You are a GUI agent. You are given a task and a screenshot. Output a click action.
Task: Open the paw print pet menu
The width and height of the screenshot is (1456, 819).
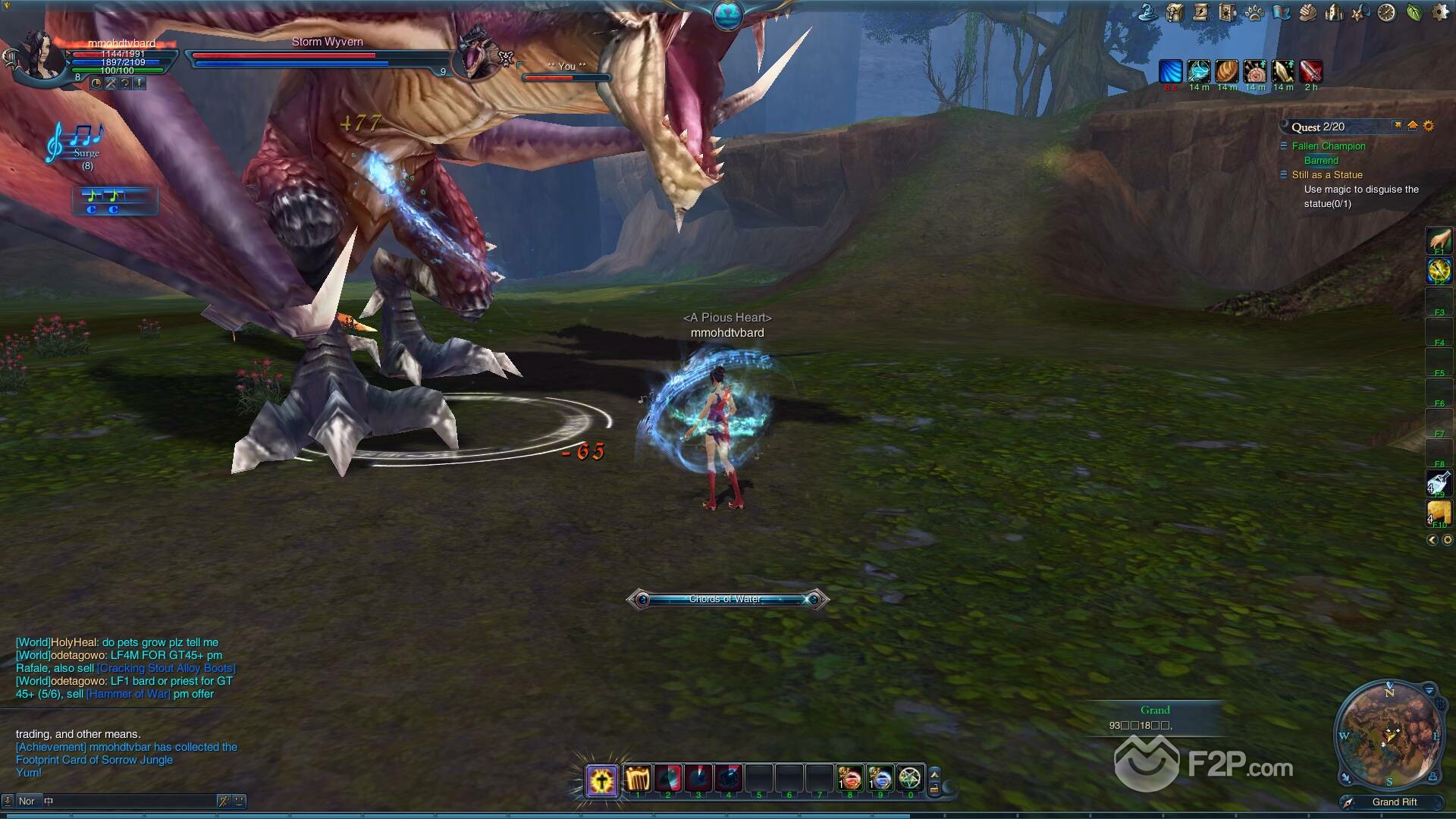click(x=1254, y=12)
